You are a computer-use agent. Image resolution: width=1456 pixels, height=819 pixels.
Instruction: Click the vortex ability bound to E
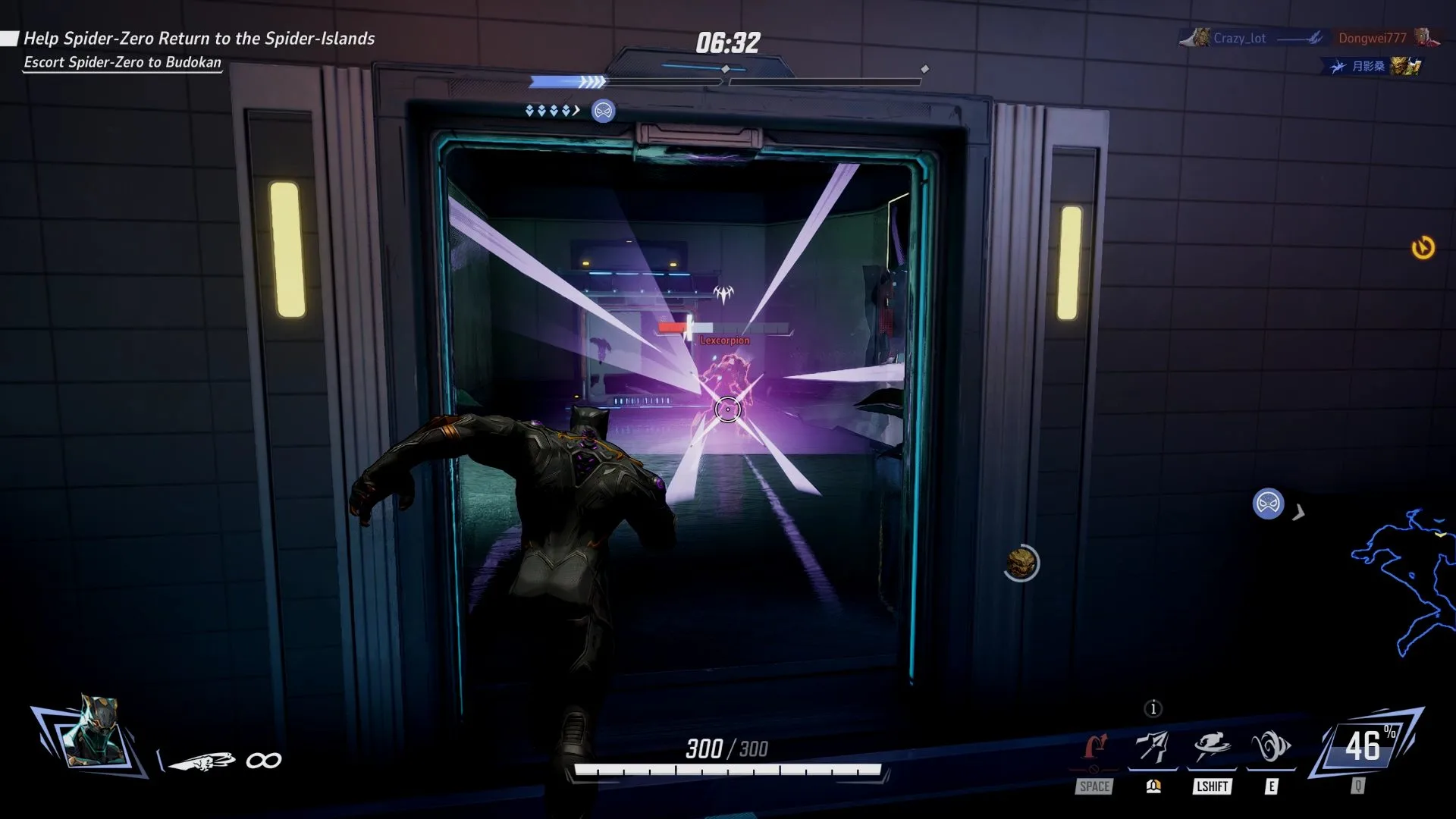1271,746
